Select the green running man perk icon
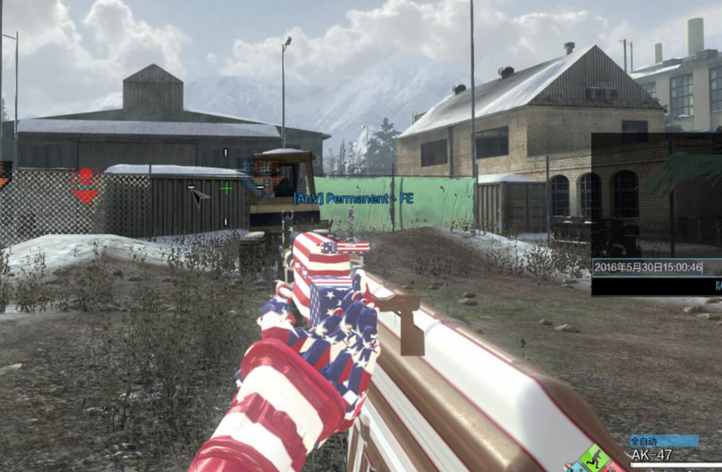 point(593,460)
